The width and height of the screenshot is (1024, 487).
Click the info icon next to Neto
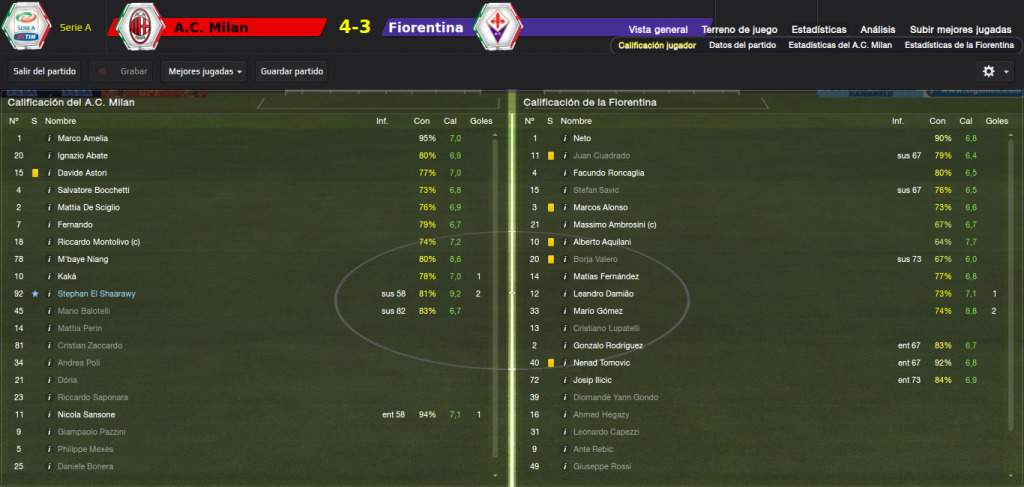click(565, 138)
